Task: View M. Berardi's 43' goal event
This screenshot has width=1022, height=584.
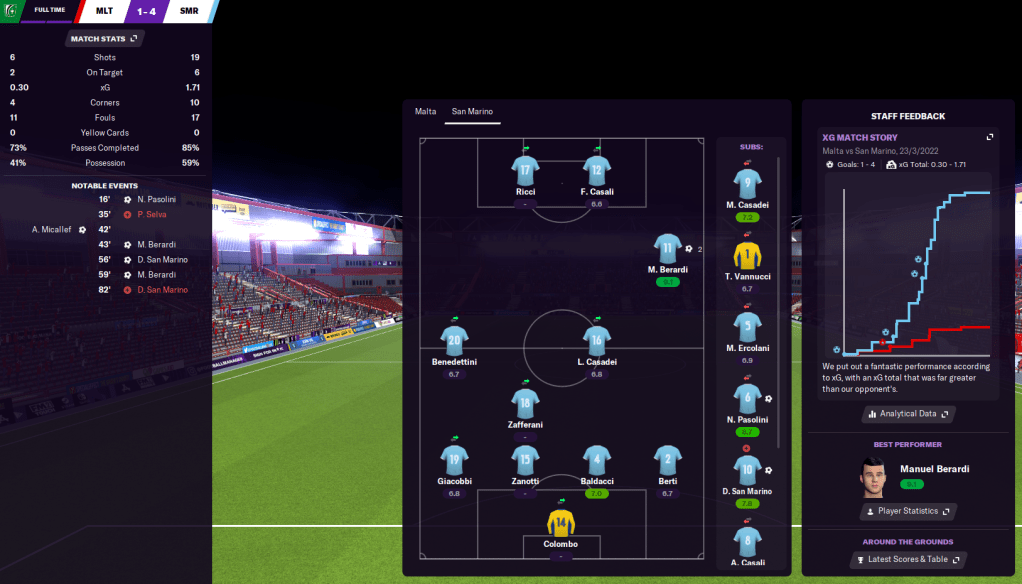Action: 156,245
